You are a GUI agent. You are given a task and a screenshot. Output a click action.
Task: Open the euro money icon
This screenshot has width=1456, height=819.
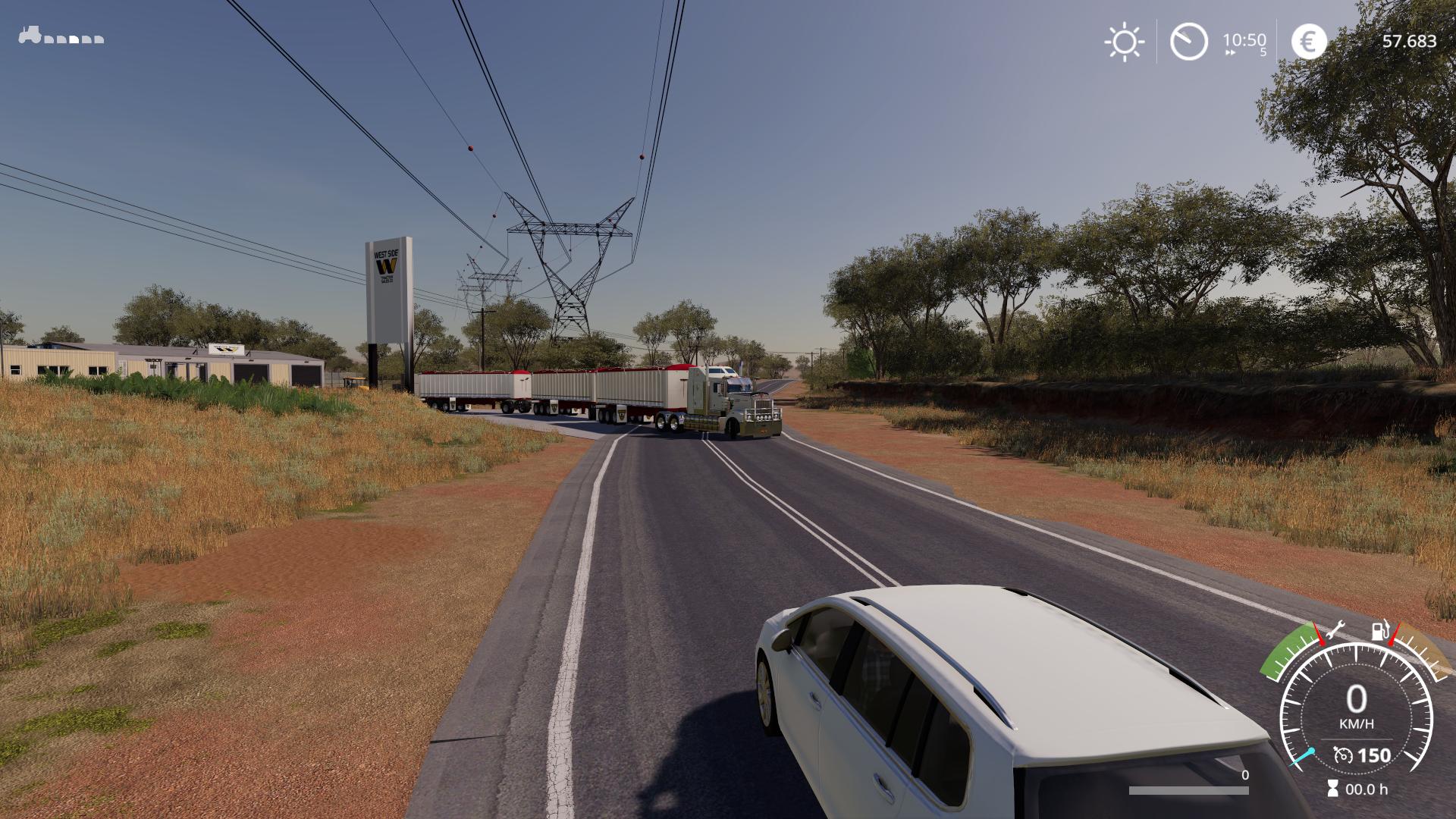1309,41
